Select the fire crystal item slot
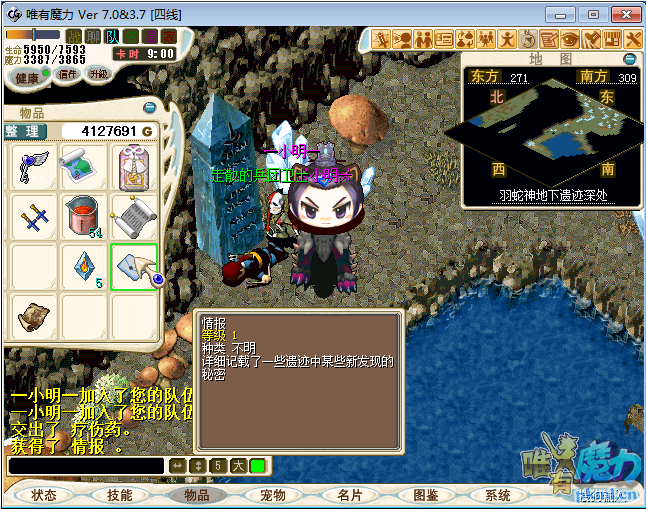This screenshot has width=646, height=509. (x=83, y=266)
